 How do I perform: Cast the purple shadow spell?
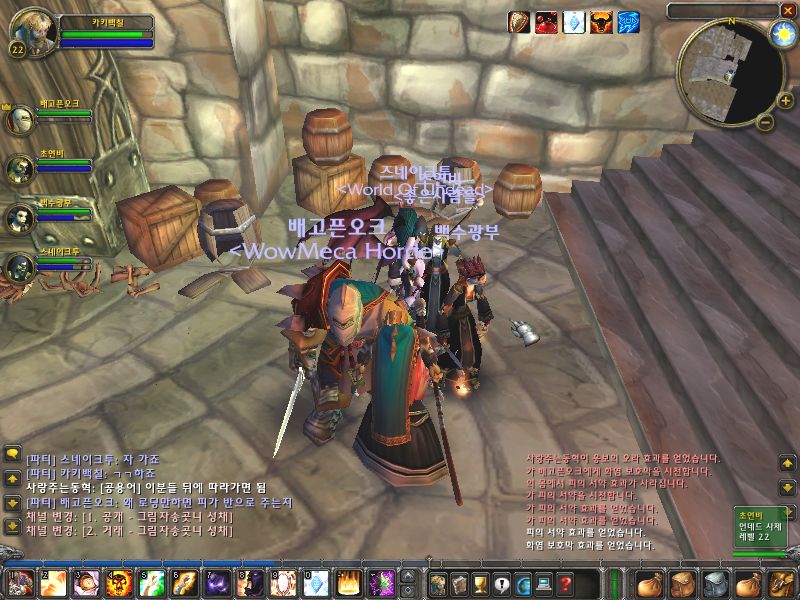tap(216, 582)
